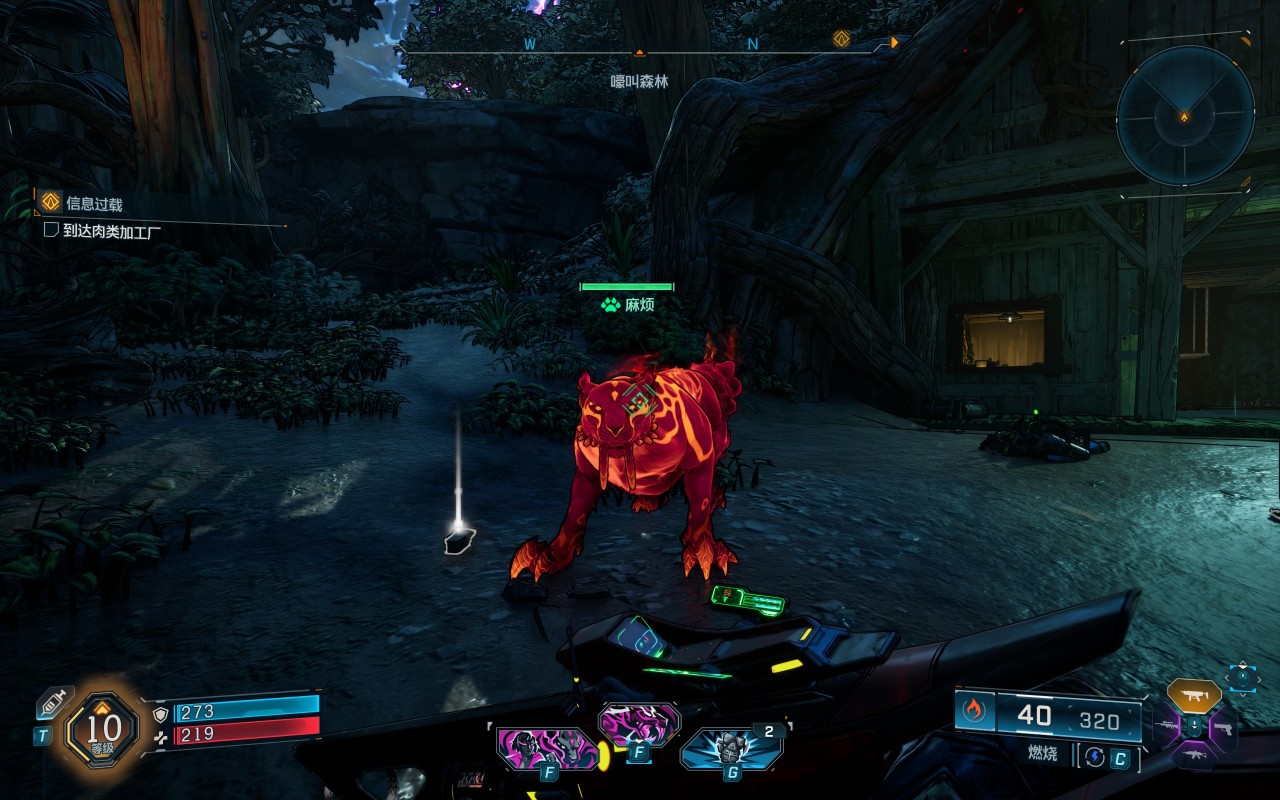This screenshot has width=1280, height=800.
Task: Click the level 10 character badge
Action: [103, 730]
